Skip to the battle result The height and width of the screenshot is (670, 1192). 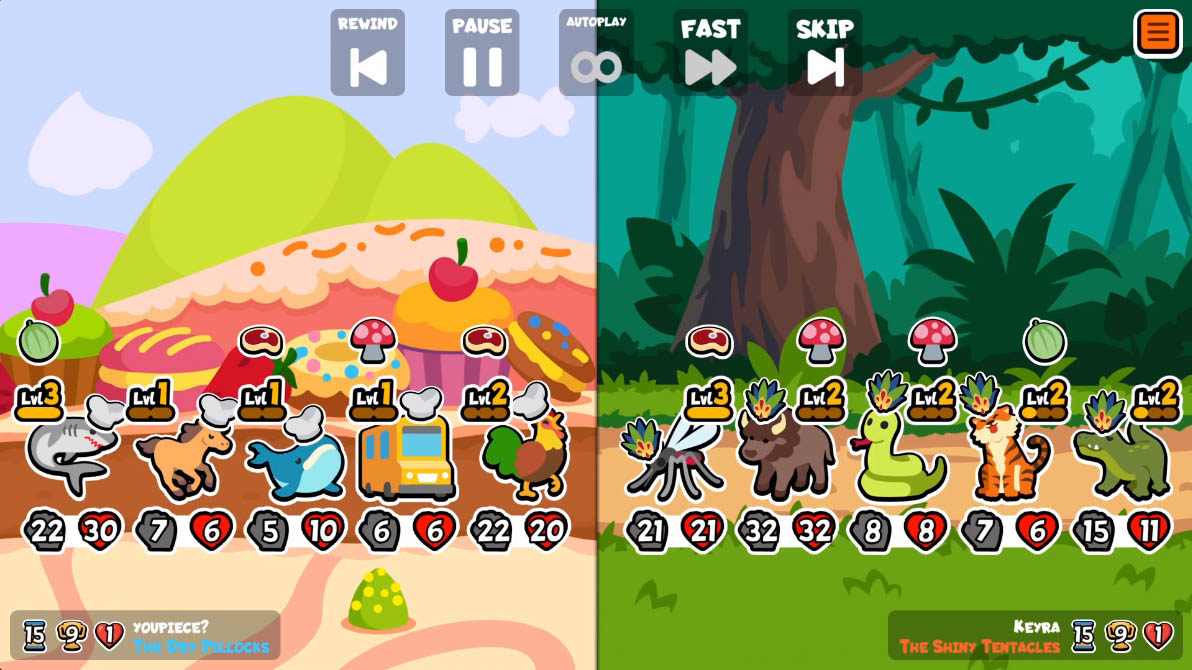[x=825, y=54]
